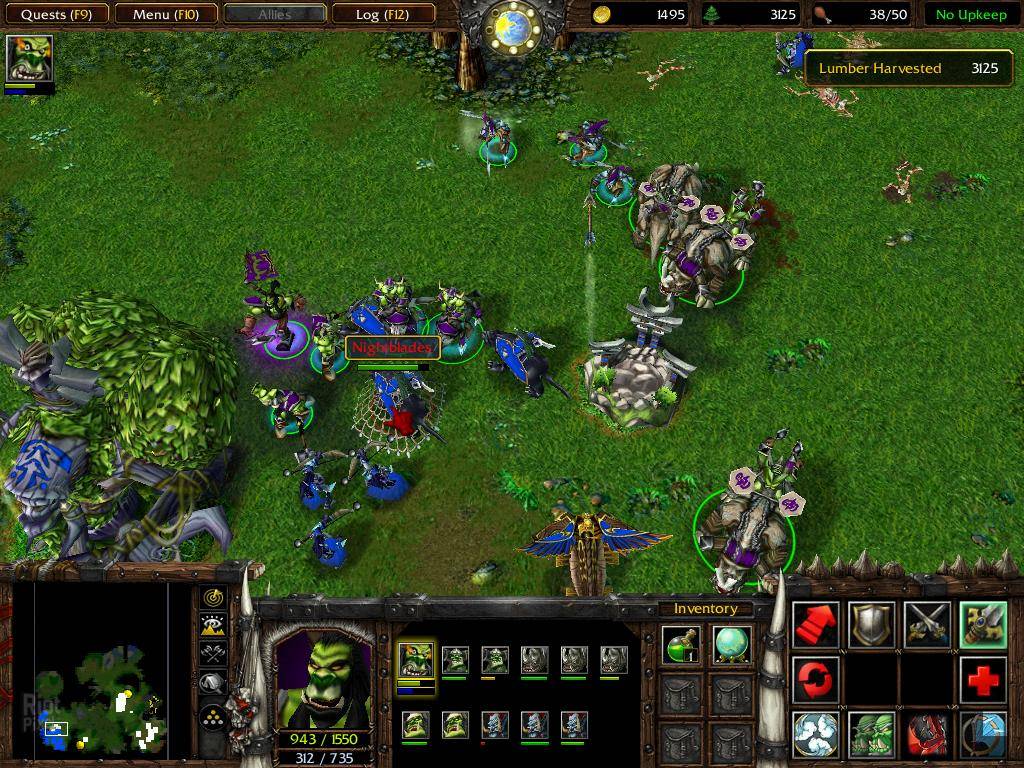Cast the Mirror Image ability
The width and height of the screenshot is (1024, 768).
871,735
